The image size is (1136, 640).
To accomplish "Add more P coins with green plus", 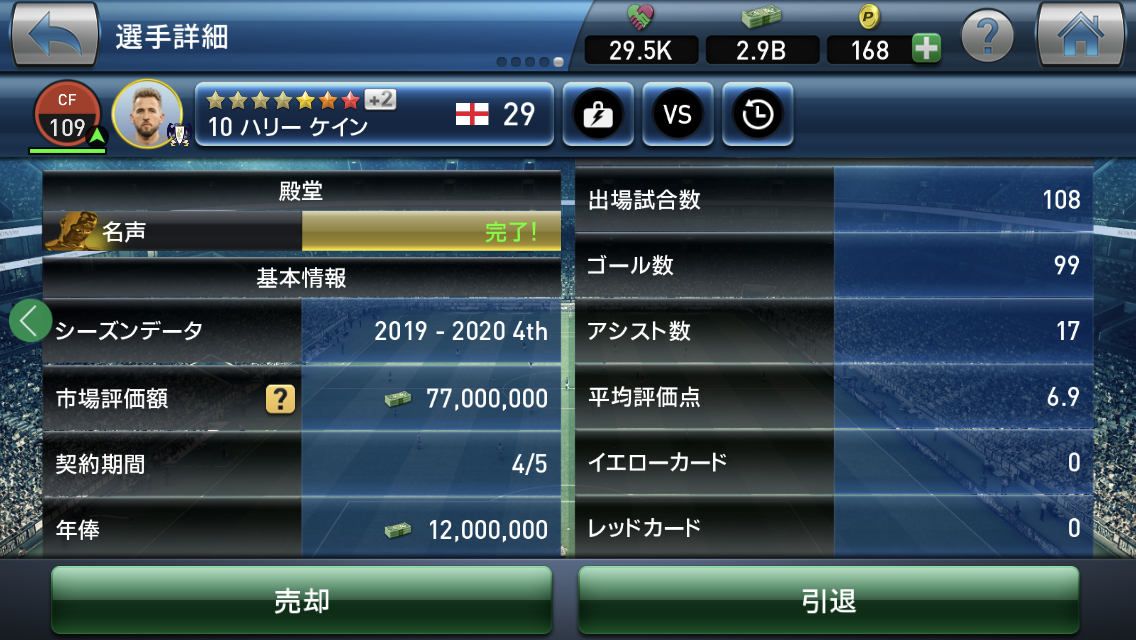I will [926, 49].
